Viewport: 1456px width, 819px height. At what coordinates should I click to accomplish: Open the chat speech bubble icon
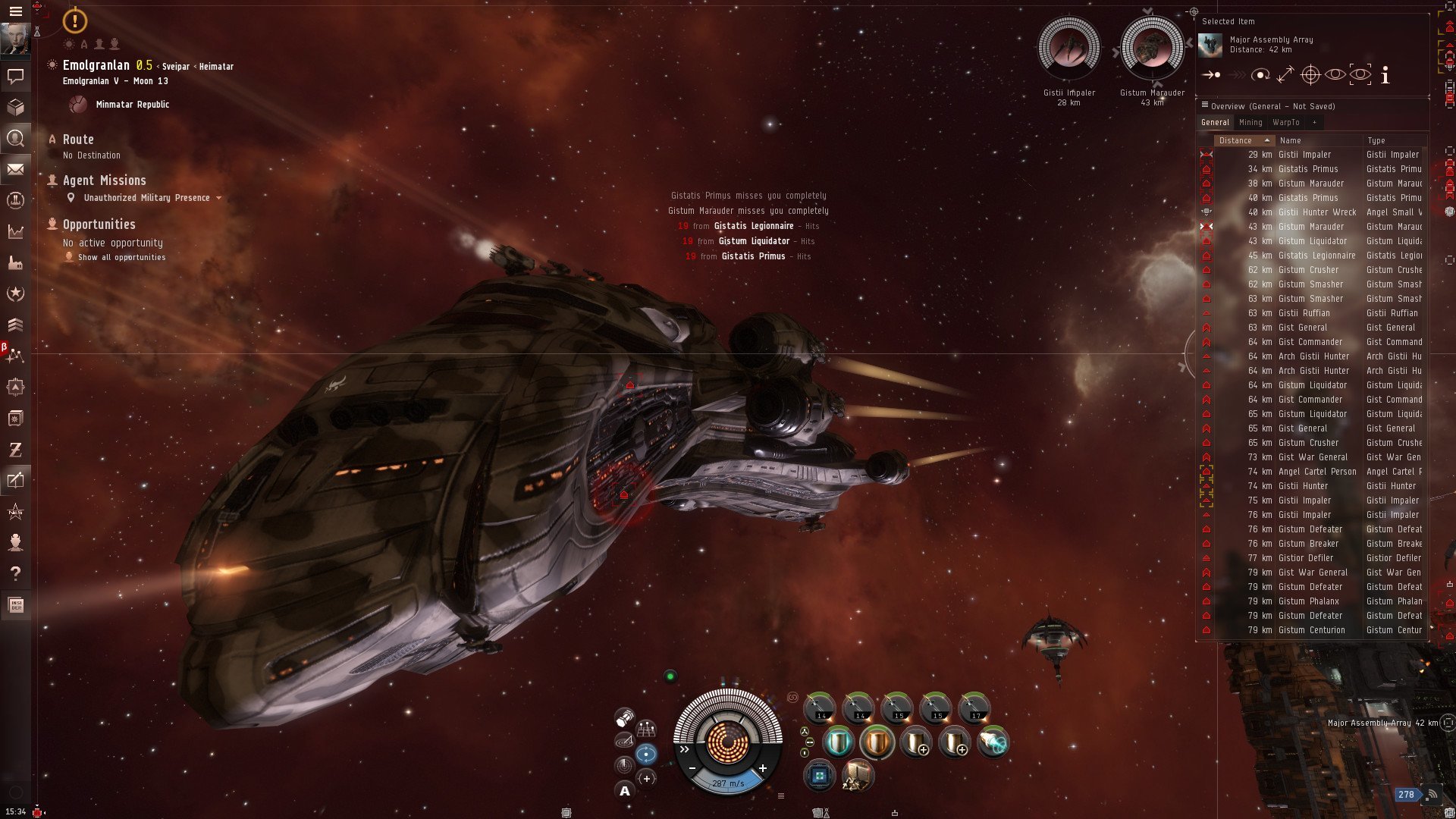click(15, 76)
